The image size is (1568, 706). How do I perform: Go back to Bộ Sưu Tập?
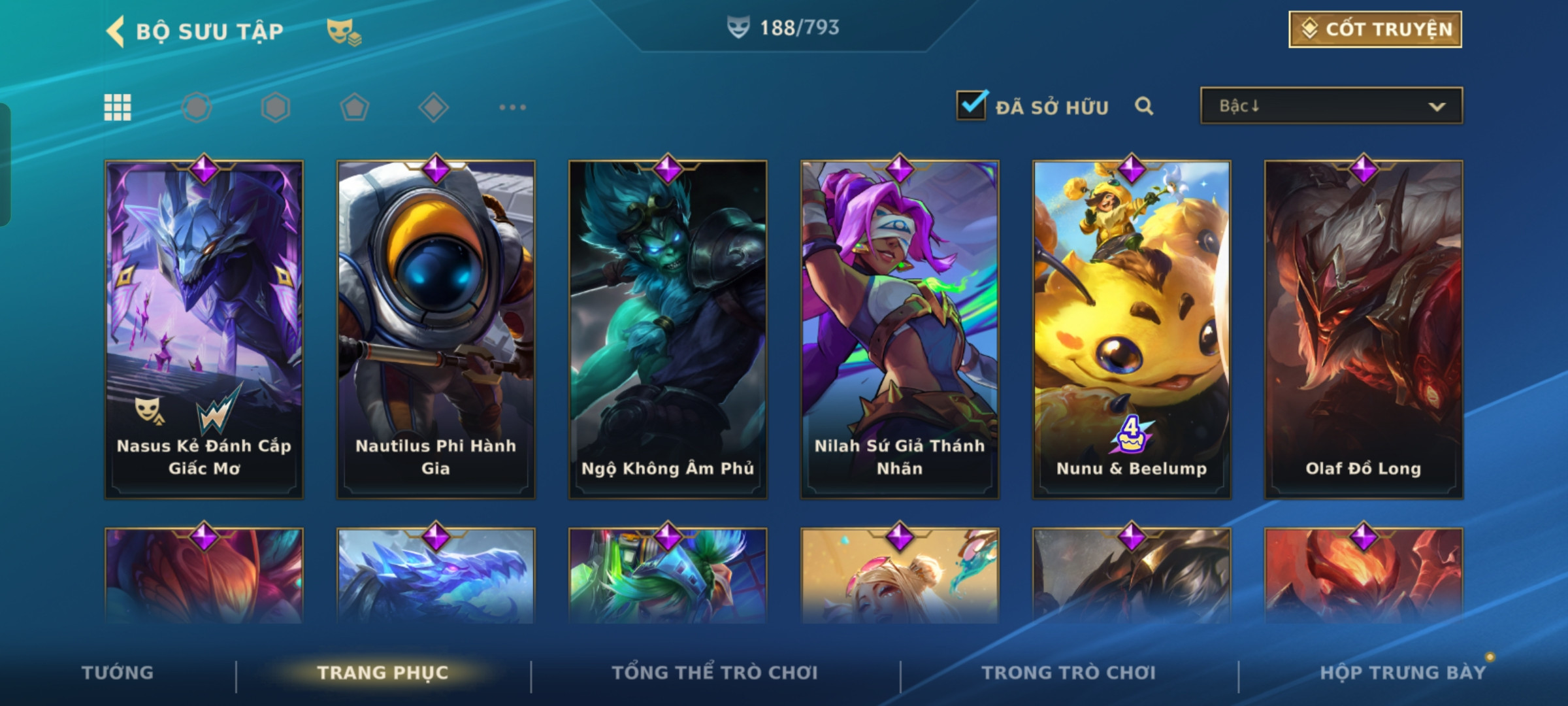[x=116, y=31]
